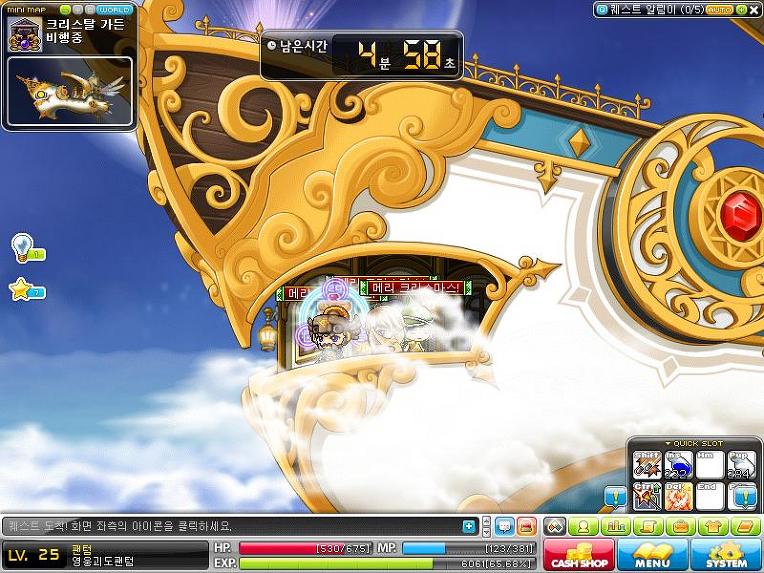The height and width of the screenshot is (573, 764).
Task: Open the Menu button
Action: click(x=652, y=554)
